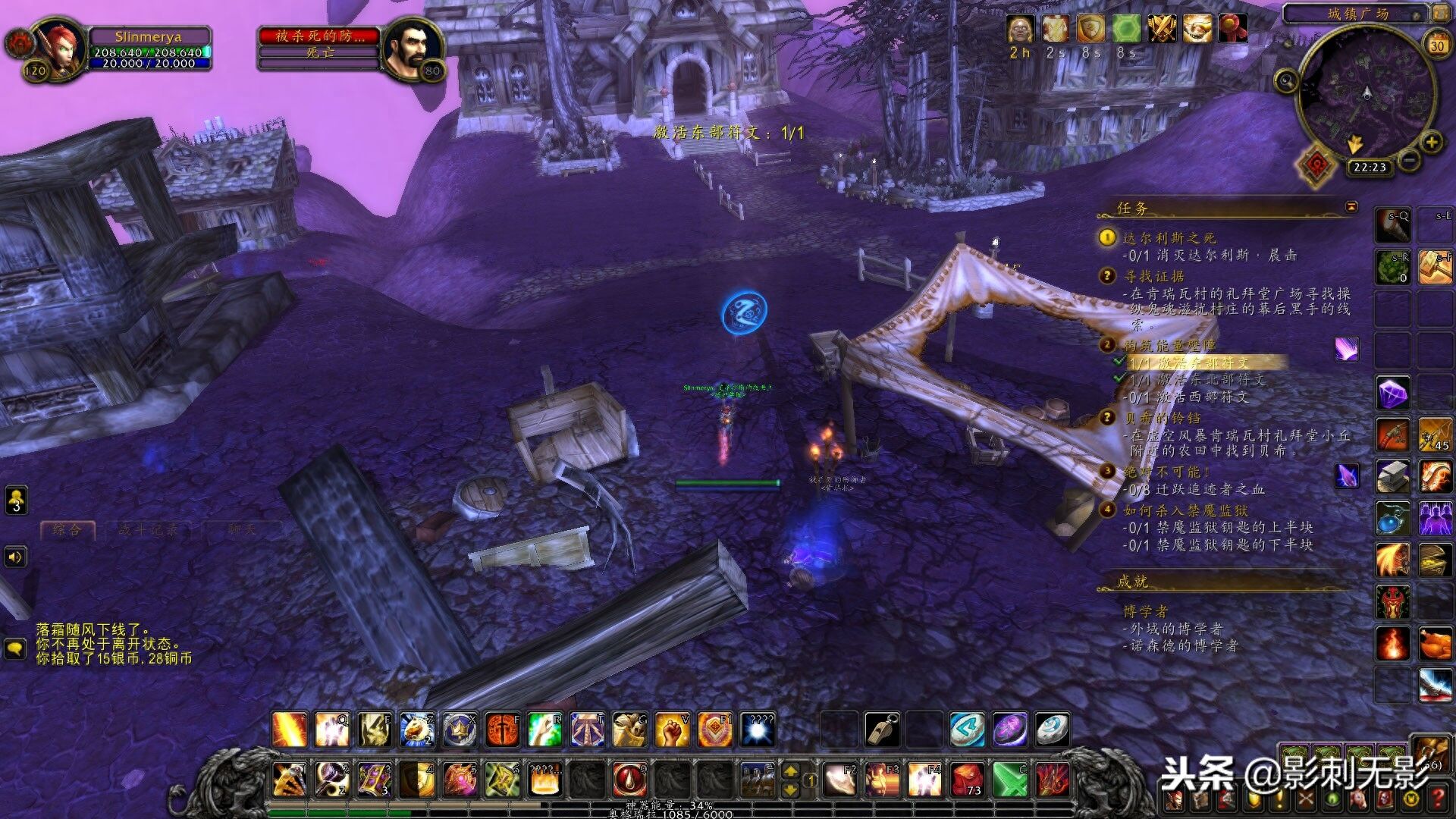Screen dimensions: 1456x819
Task: Use the roast chicken food item
Action: (x=1435, y=645)
